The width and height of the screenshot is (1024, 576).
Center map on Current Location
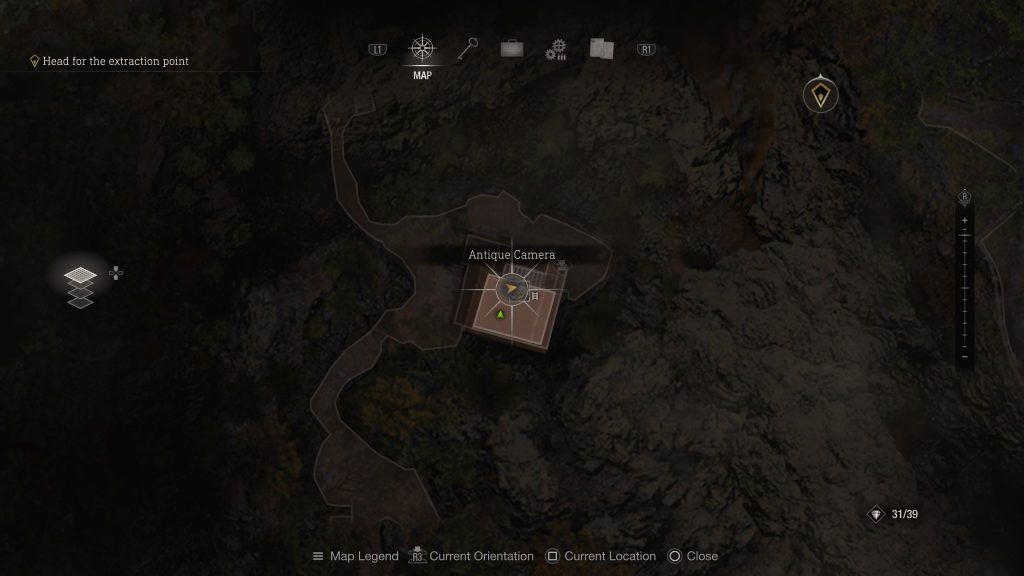click(x=600, y=556)
